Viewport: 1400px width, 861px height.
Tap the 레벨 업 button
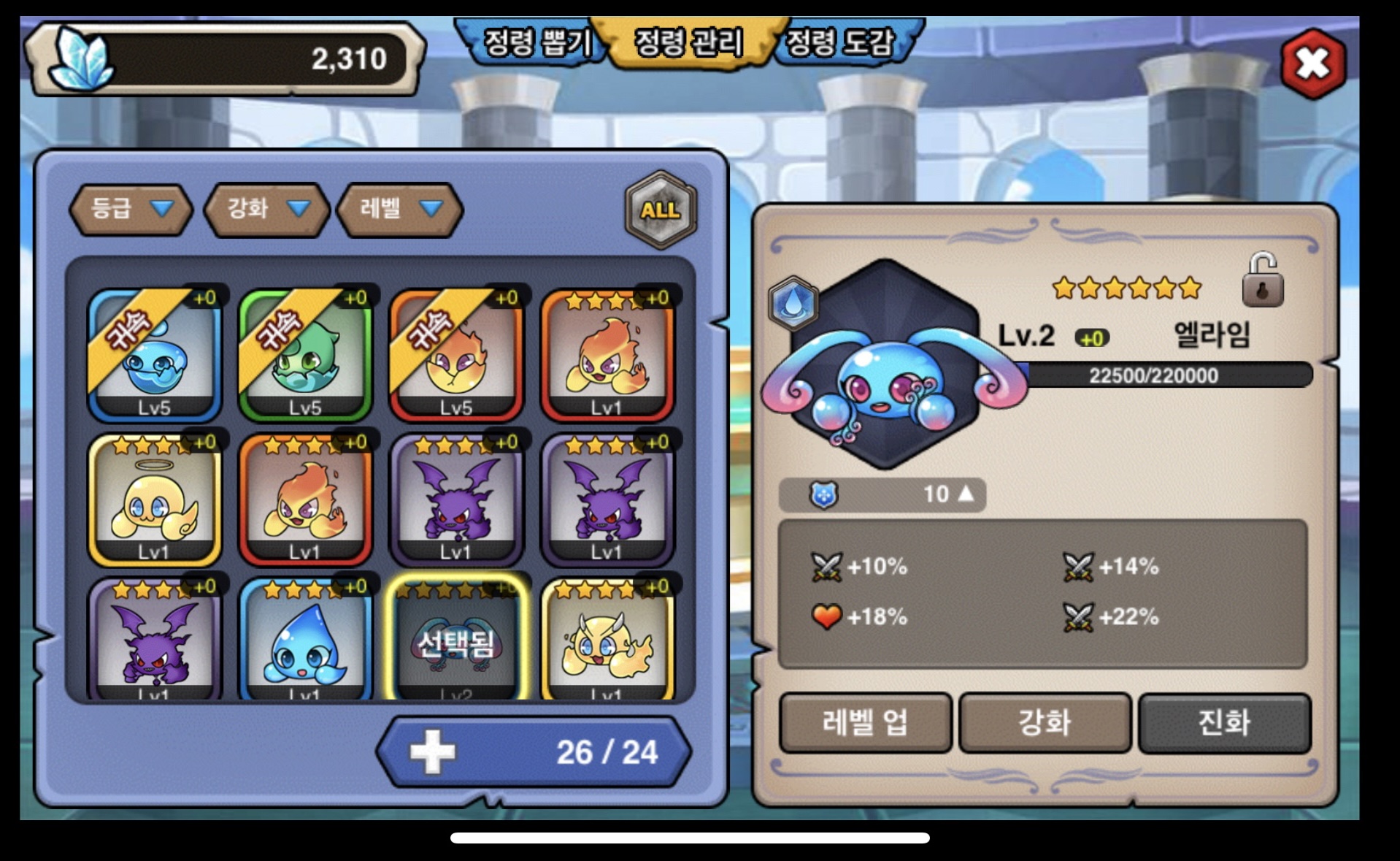coord(866,723)
